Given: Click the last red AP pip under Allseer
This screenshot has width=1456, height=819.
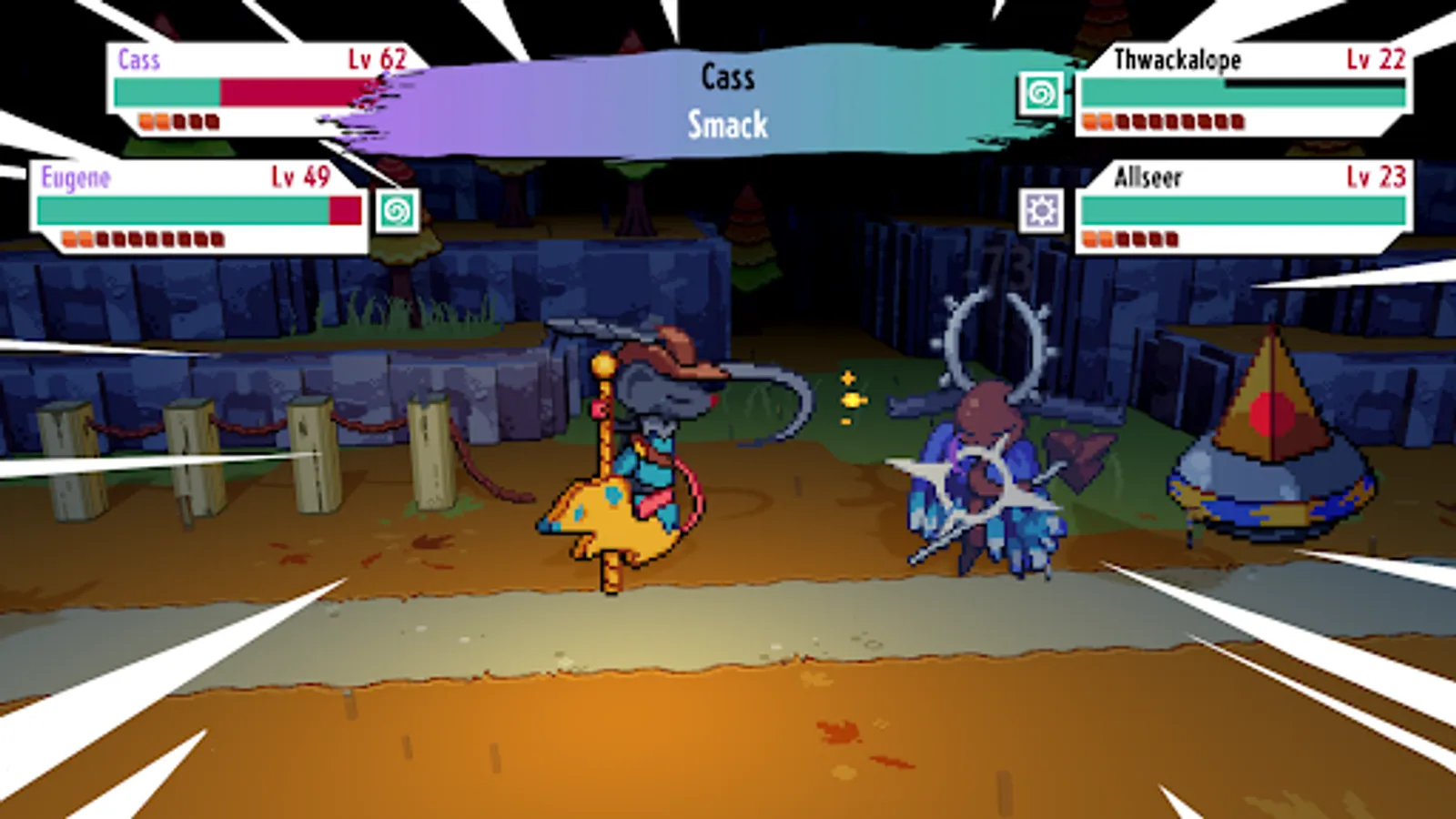Looking at the screenshot, I should (x=1172, y=237).
